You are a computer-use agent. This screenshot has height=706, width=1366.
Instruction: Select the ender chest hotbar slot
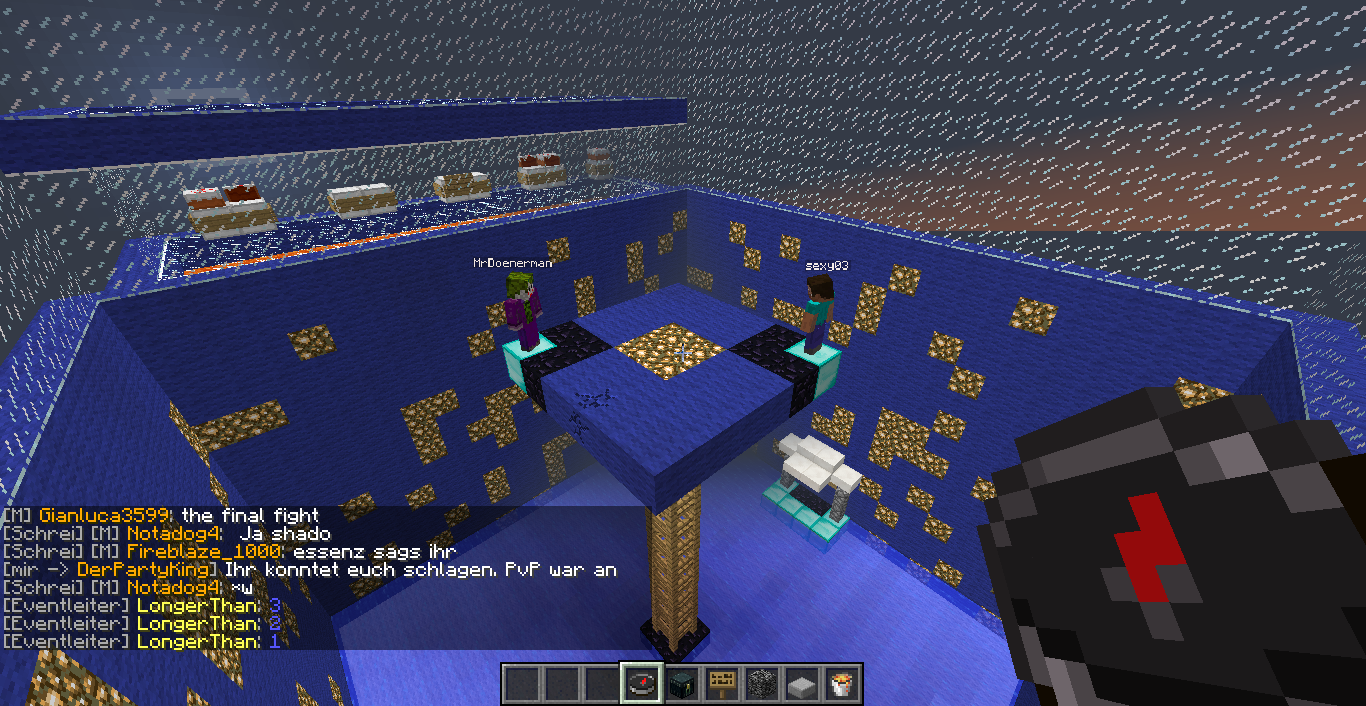click(681, 684)
